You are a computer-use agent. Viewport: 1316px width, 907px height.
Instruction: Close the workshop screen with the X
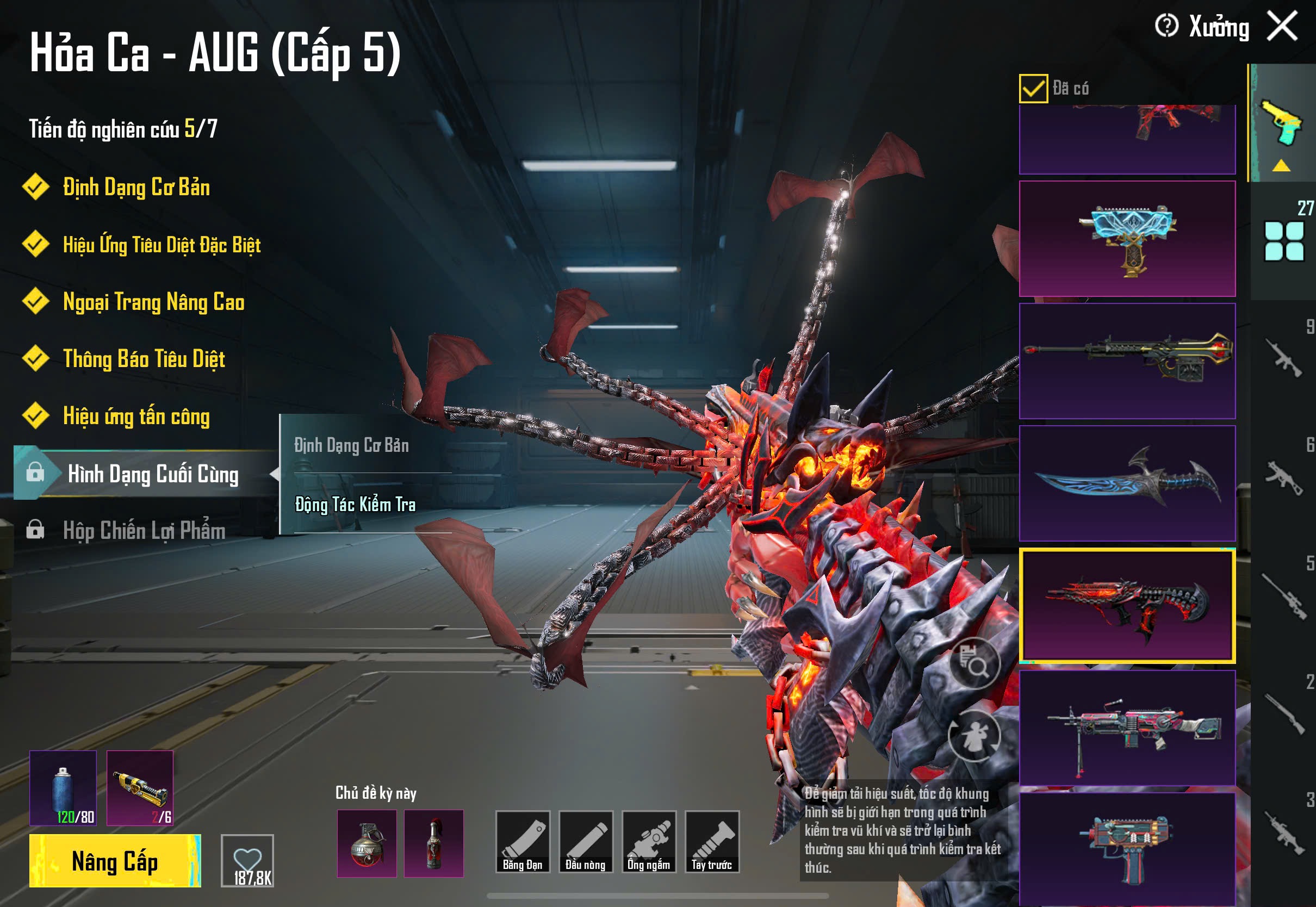[1282, 26]
